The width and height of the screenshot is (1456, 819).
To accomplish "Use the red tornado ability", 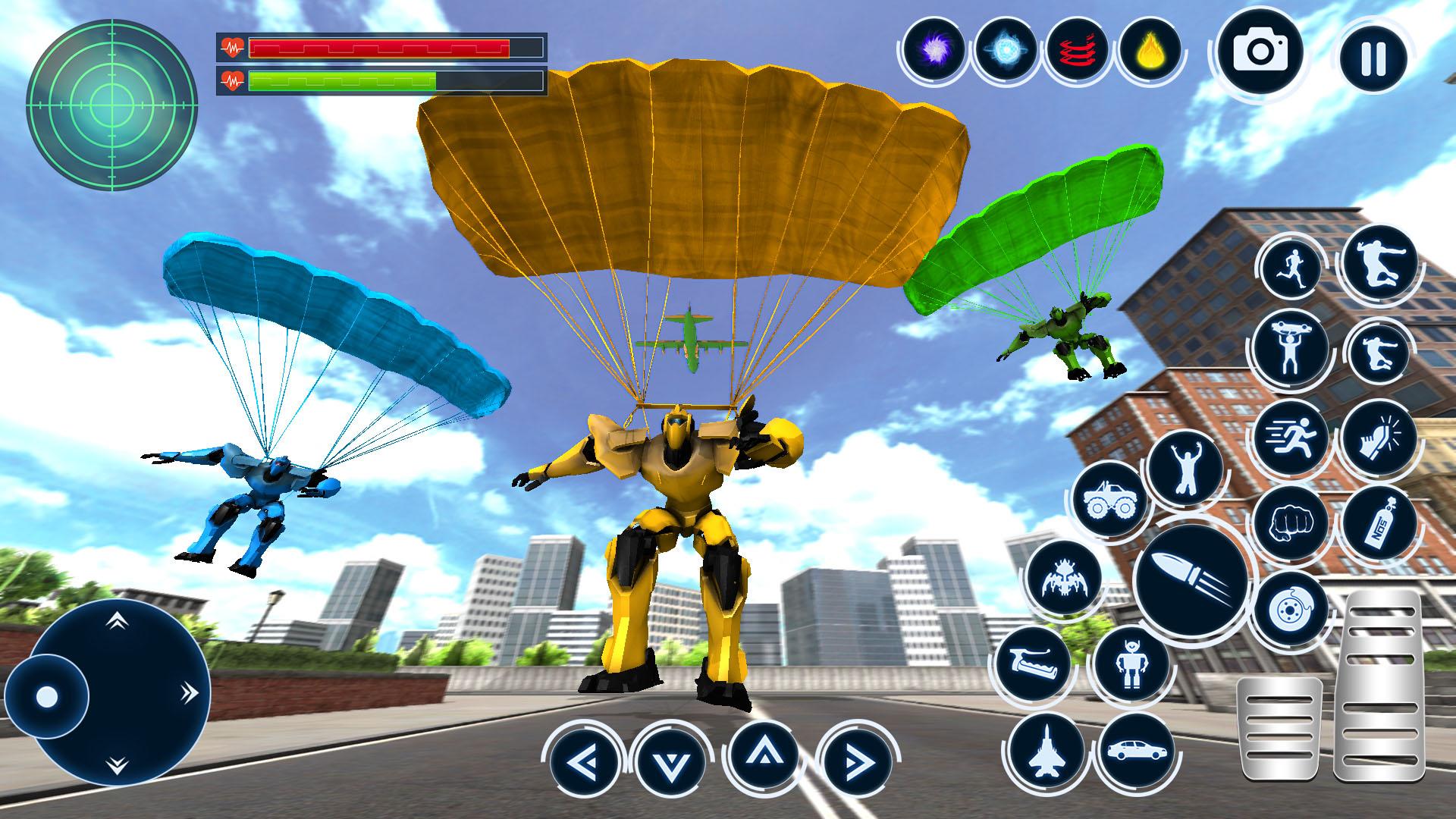I will 1078,51.
